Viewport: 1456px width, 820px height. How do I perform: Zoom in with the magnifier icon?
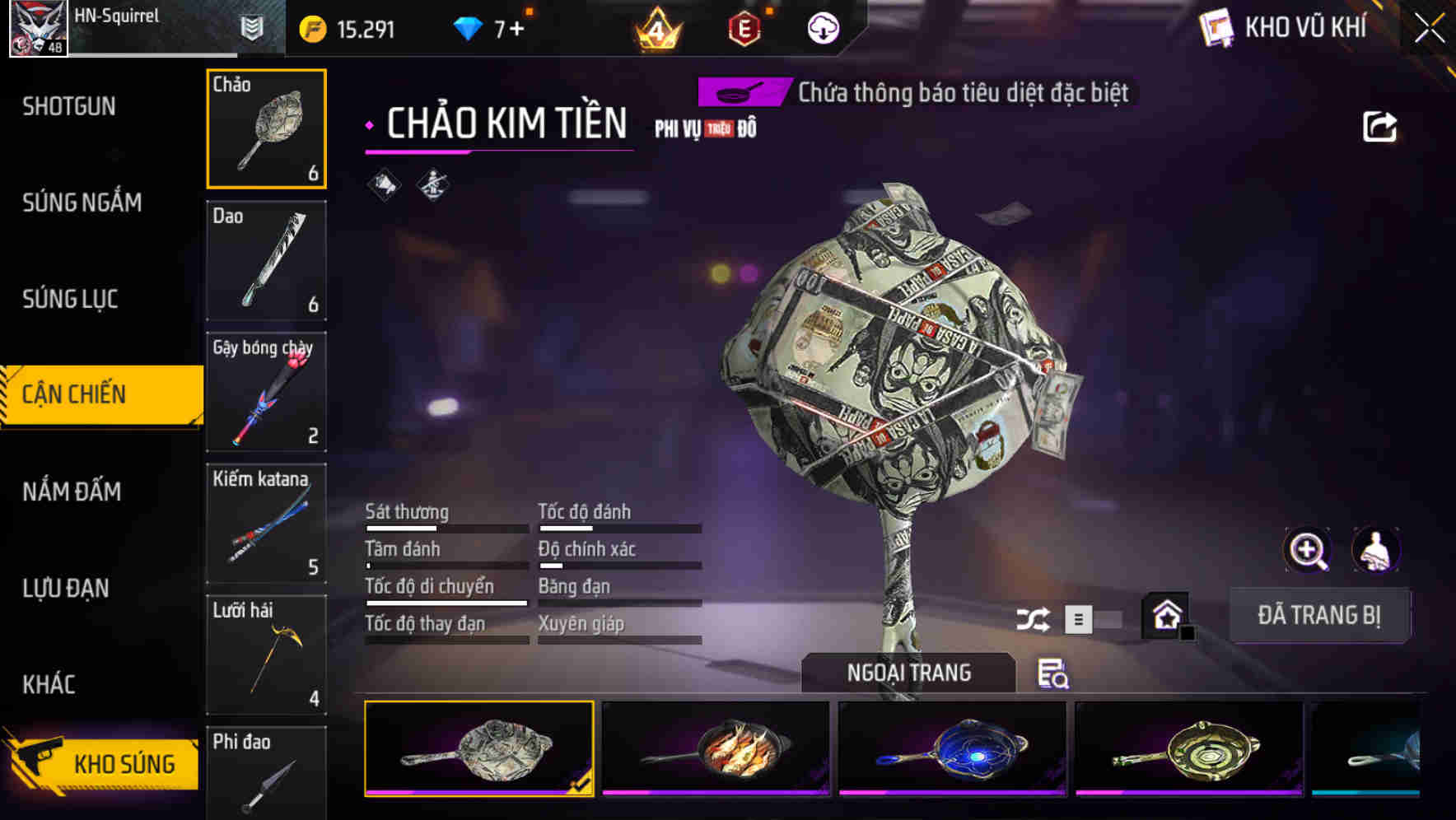(x=1307, y=550)
